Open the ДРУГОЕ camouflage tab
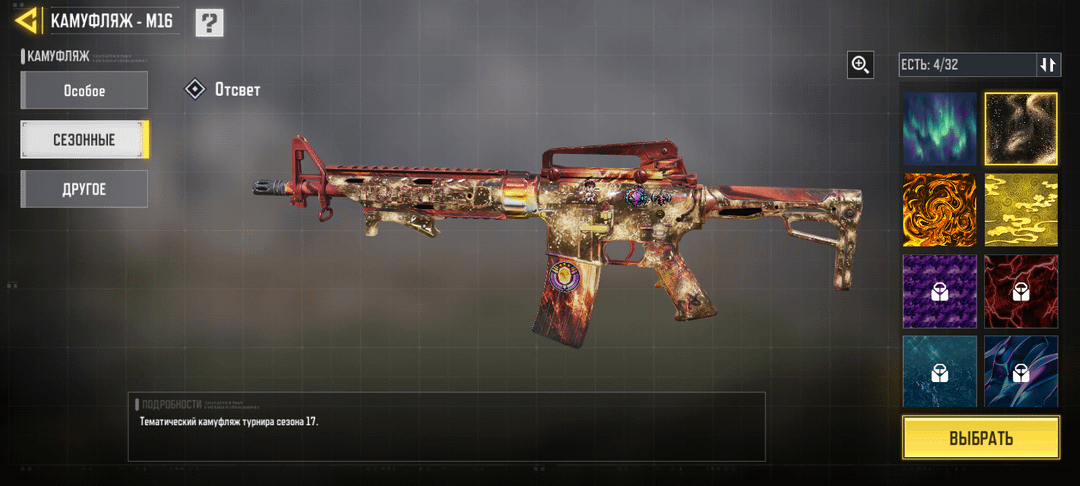The height and width of the screenshot is (486, 1080). click(x=85, y=189)
